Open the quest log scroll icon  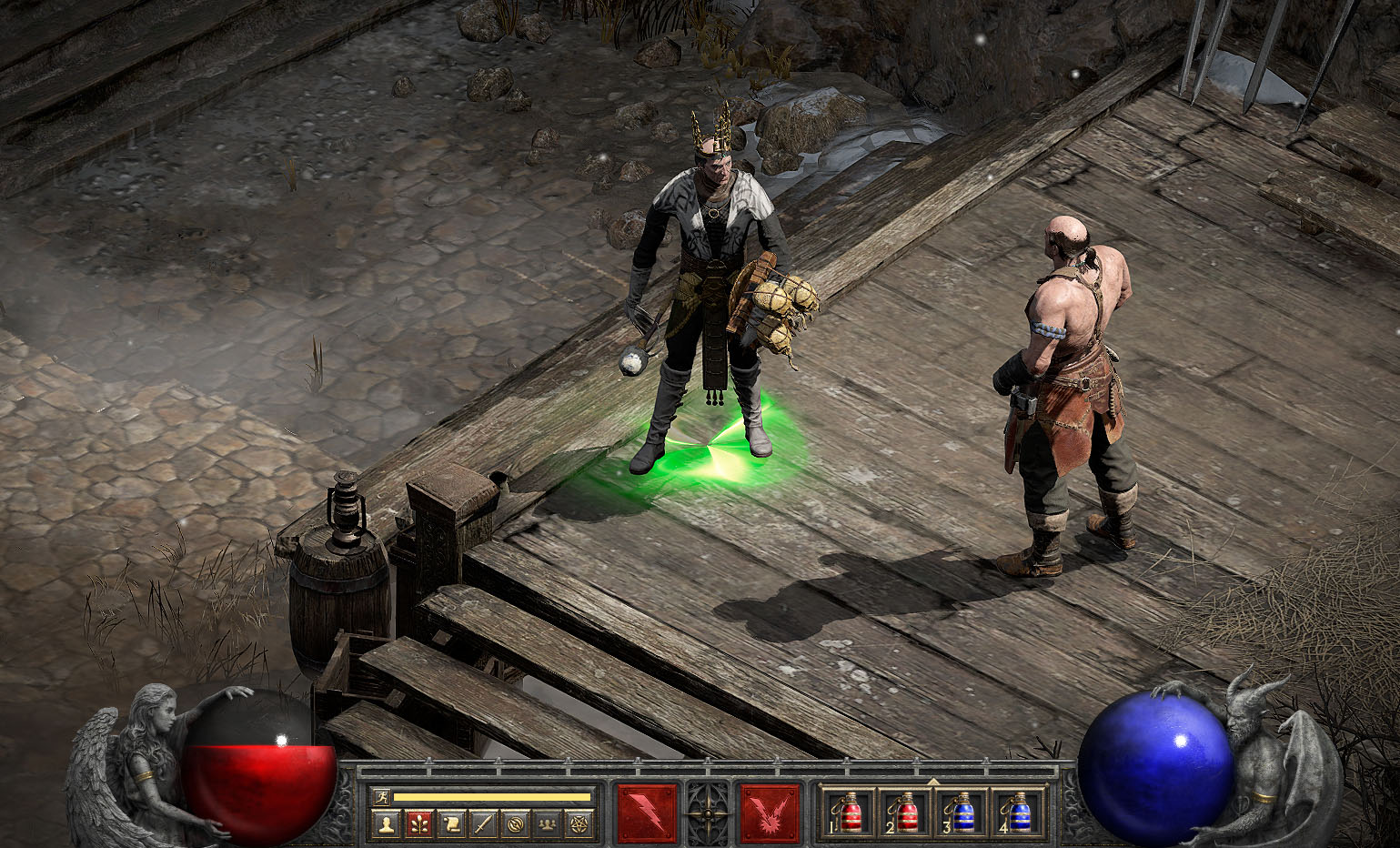coord(451,825)
